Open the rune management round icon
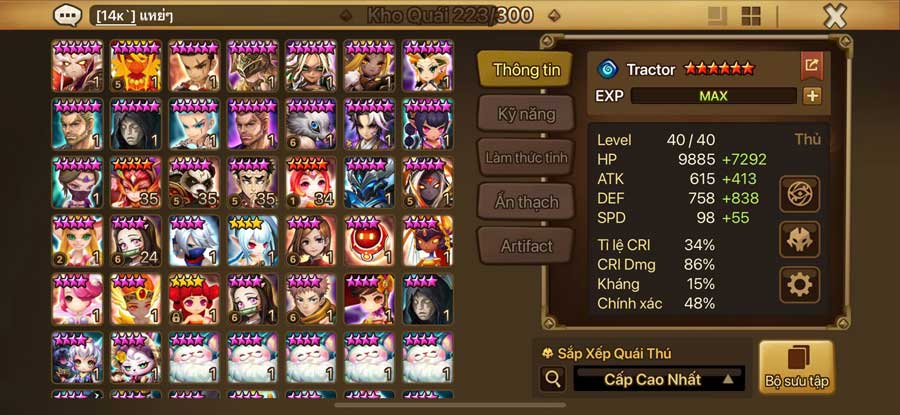Screen dimensions: 900x415 [x=799, y=193]
